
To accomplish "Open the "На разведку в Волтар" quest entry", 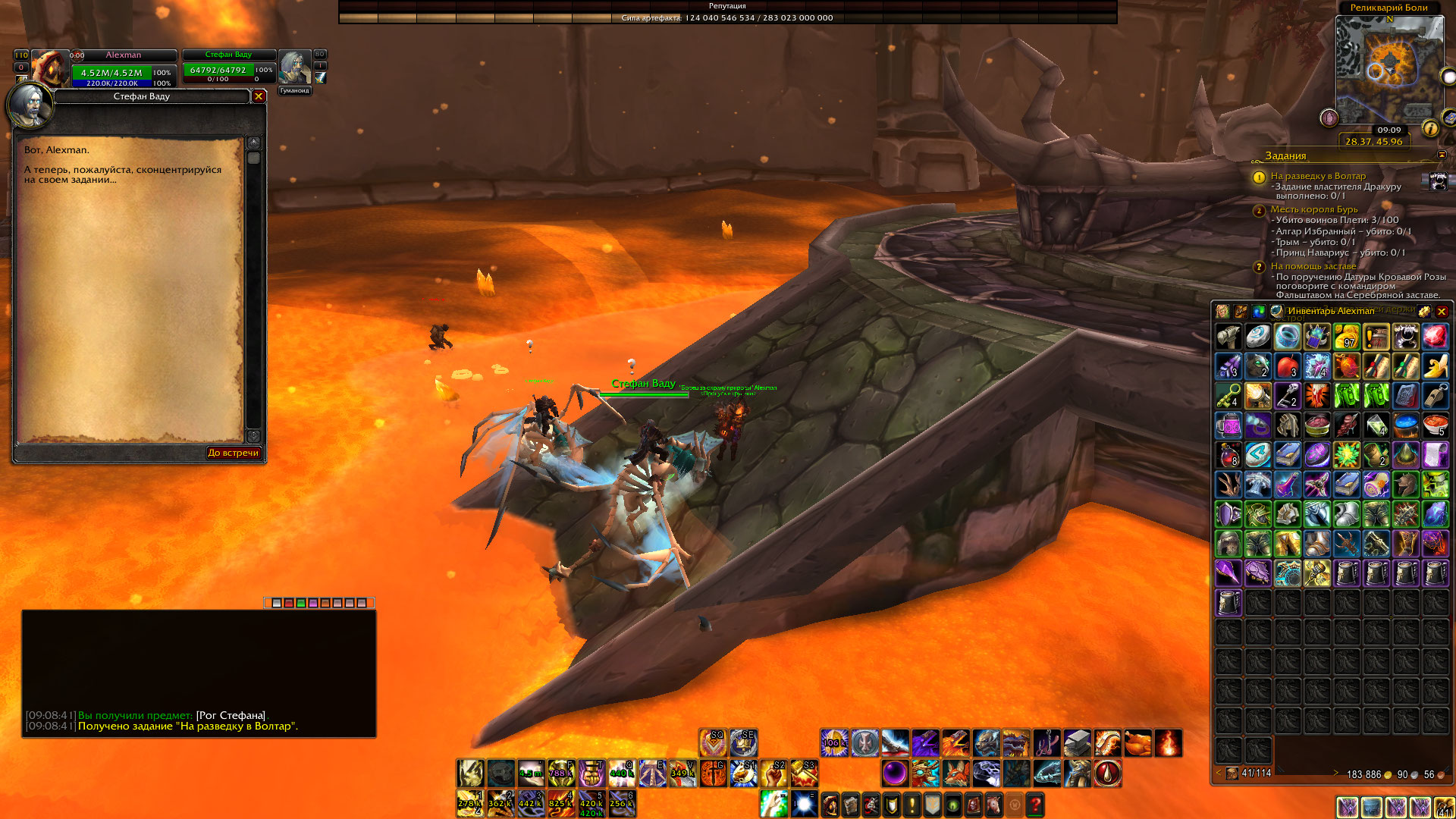I will [1318, 176].
